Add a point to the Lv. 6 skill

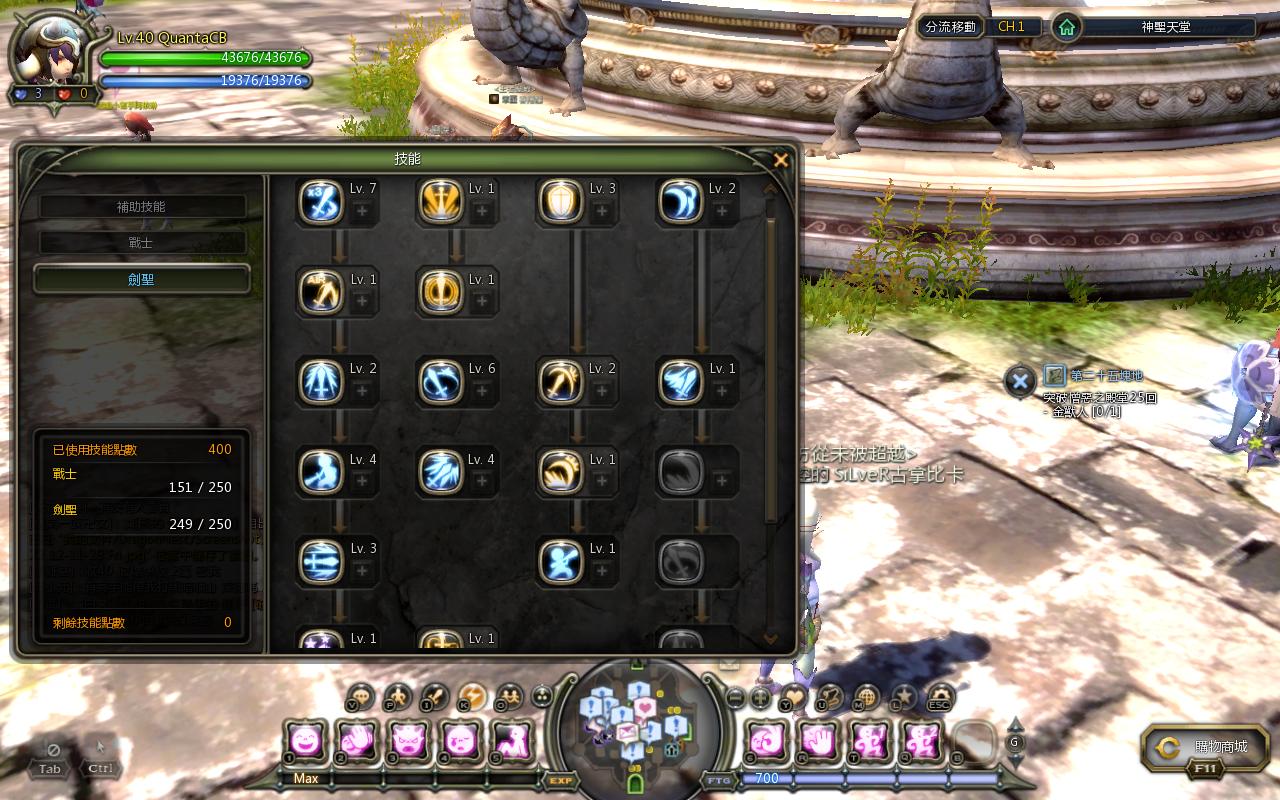point(482,391)
